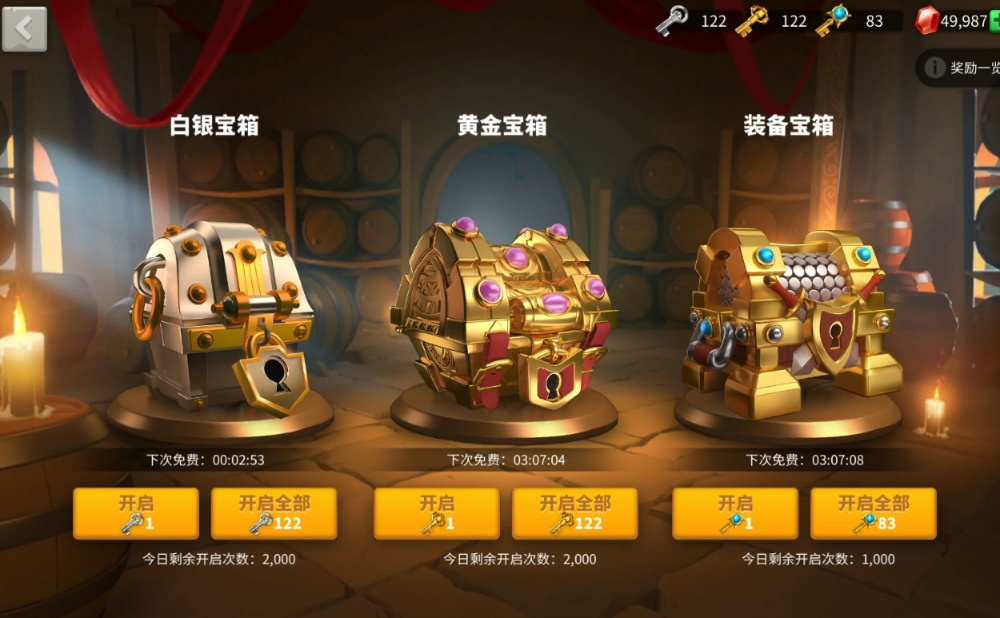Open one Gold chest (黄金宝箱) with 1 key

point(436,513)
